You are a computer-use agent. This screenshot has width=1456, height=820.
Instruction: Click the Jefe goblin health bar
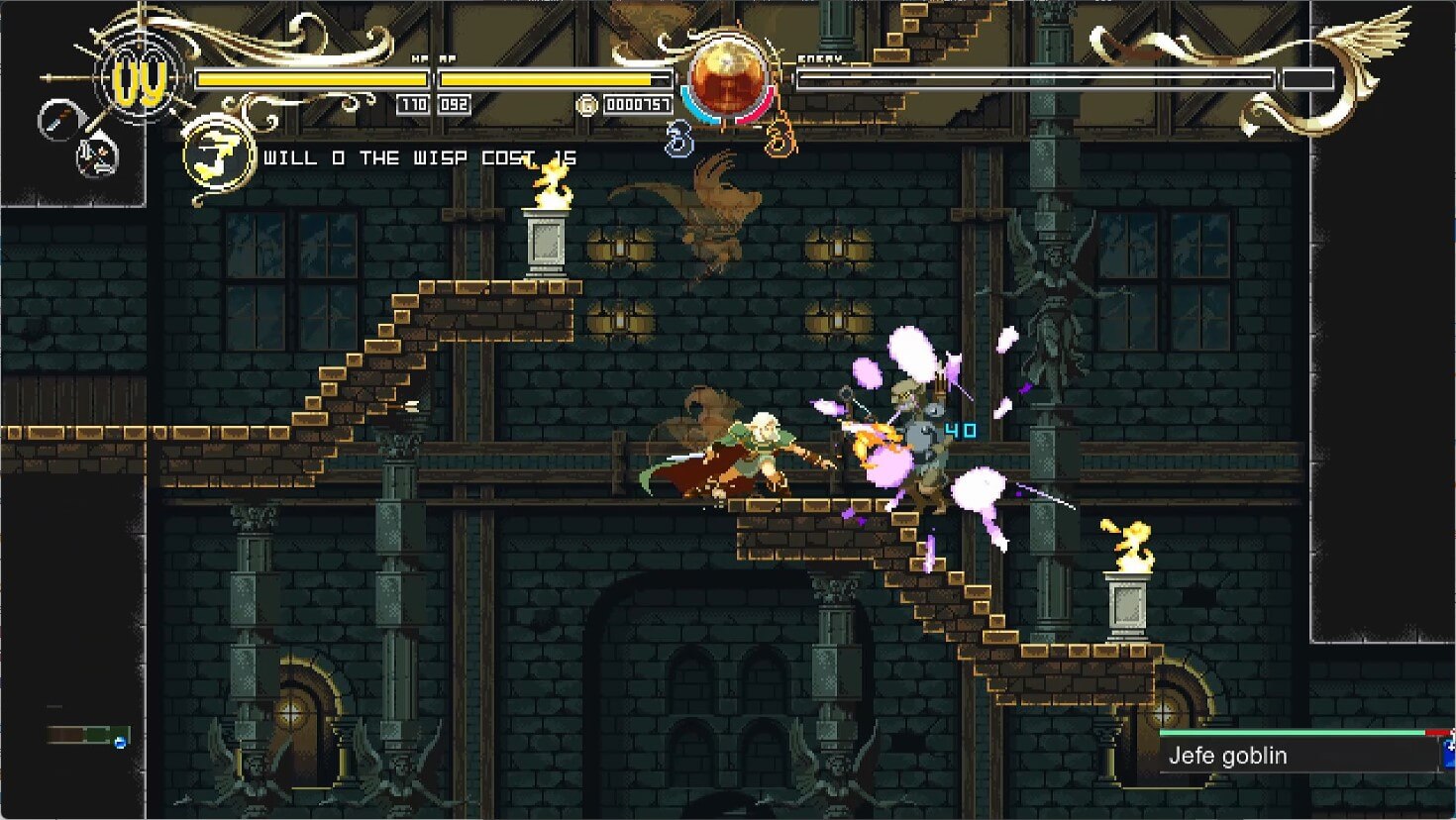[x=1298, y=733]
